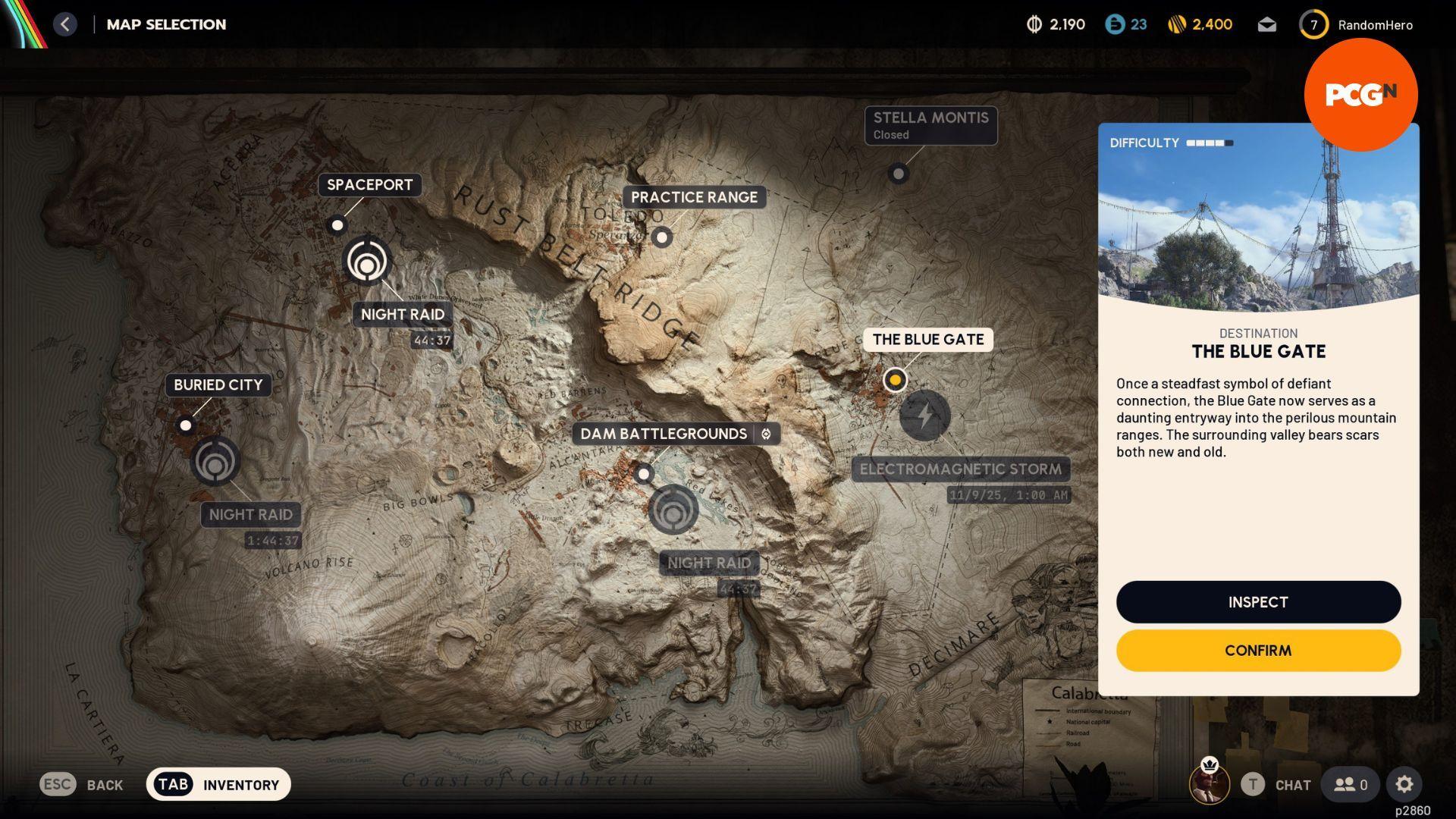Select the Stella Montis map marker
This screenshot has height=819, width=1456.
pyautogui.click(x=899, y=174)
